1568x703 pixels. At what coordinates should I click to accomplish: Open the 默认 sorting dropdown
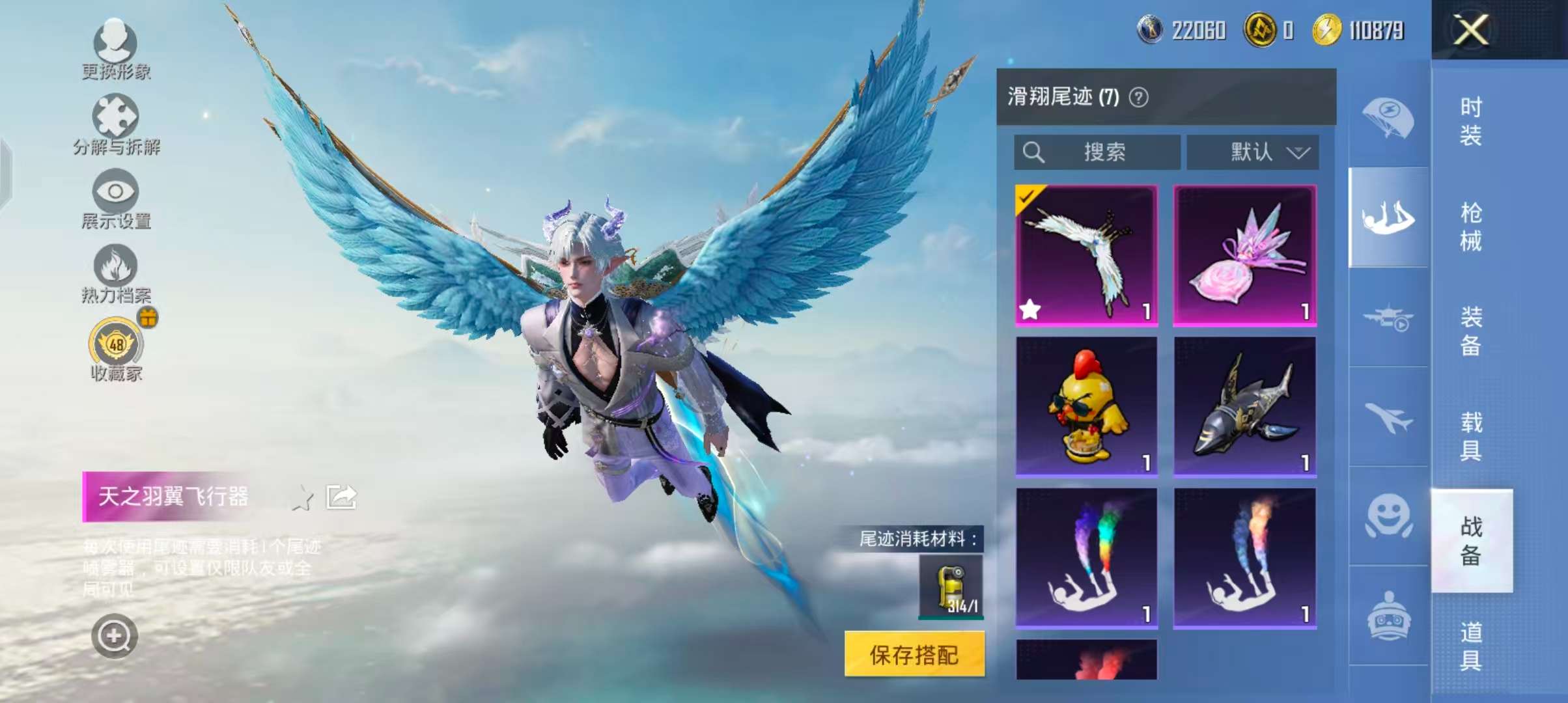1252,152
